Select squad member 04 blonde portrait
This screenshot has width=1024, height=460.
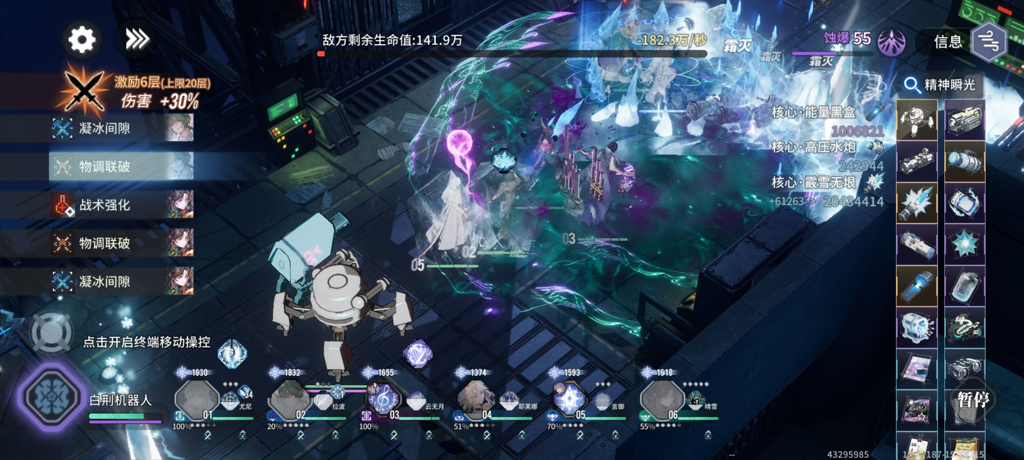coord(476,399)
